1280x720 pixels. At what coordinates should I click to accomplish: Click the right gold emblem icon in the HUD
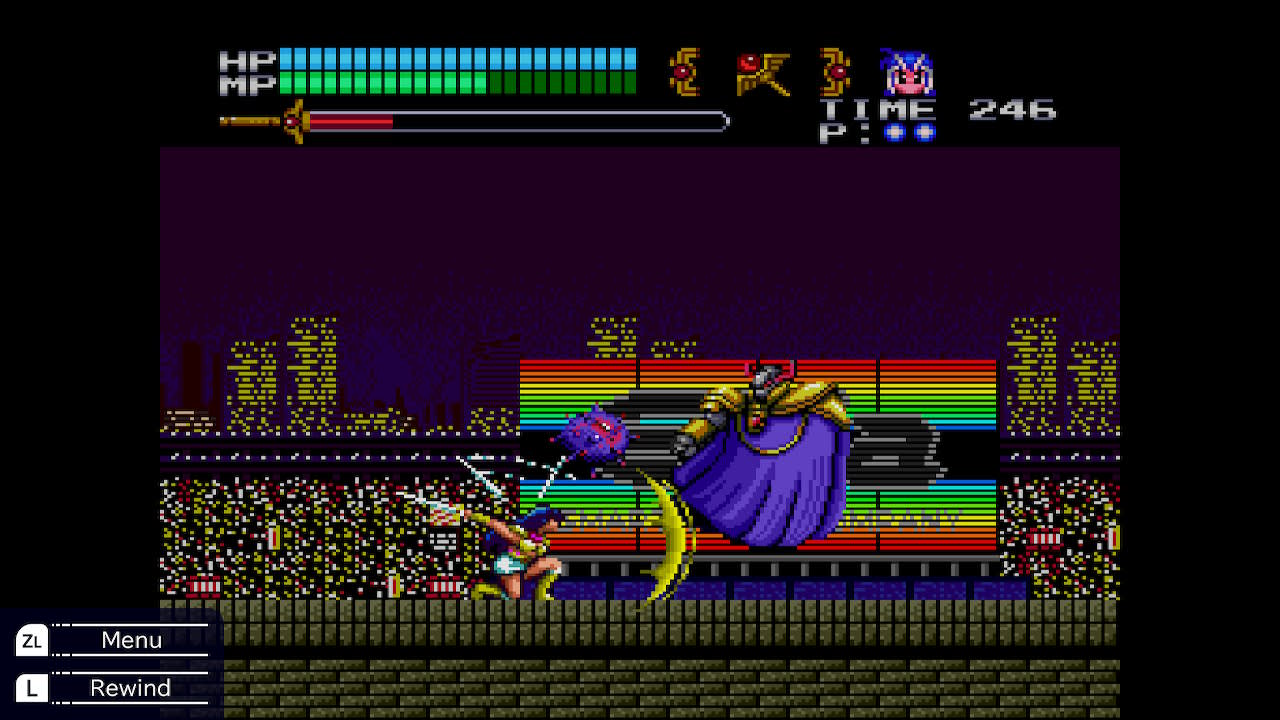pyautogui.click(x=836, y=70)
